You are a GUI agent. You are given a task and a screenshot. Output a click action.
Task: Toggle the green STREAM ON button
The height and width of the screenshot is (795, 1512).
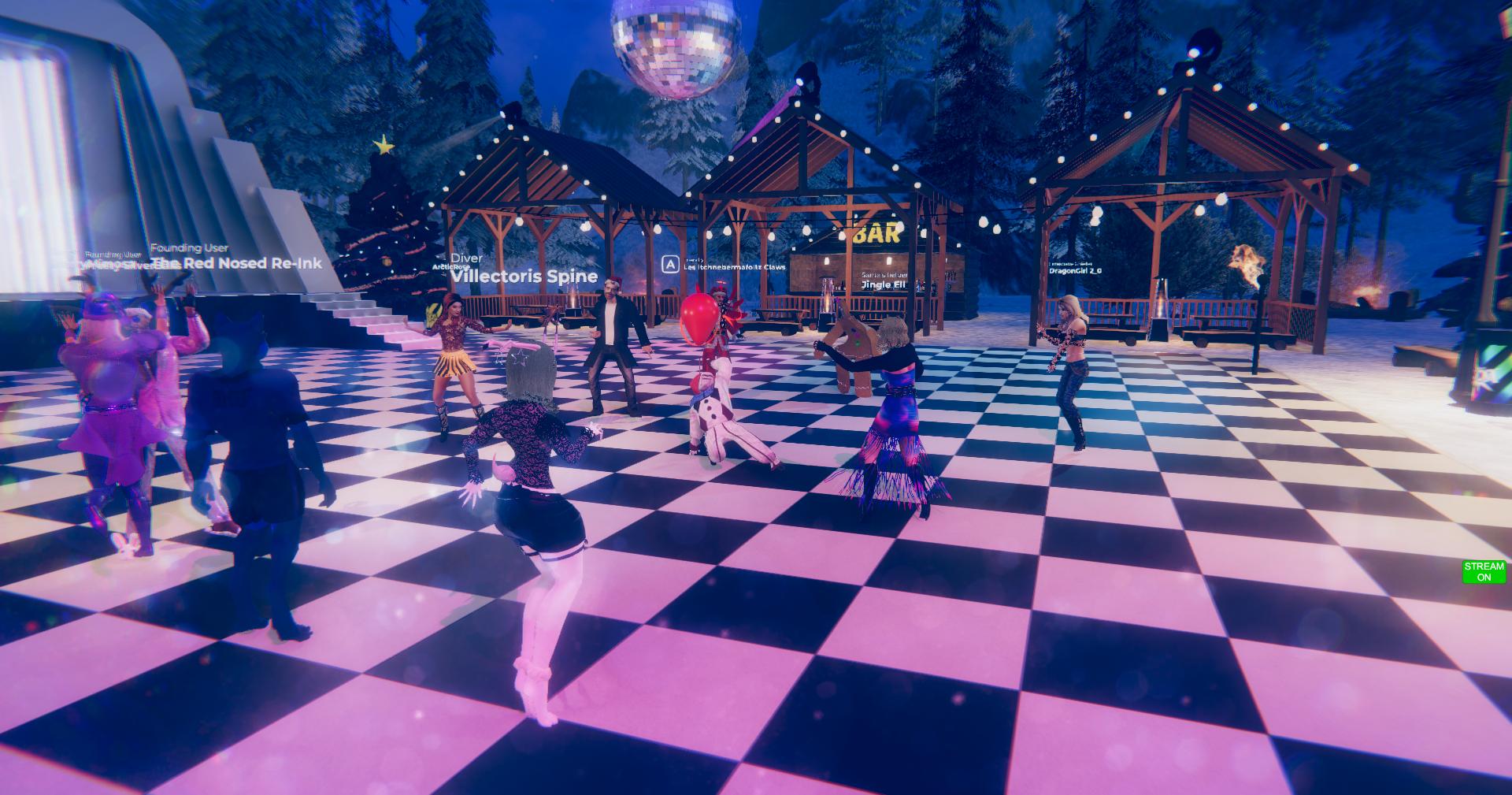click(x=1484, y=571)
